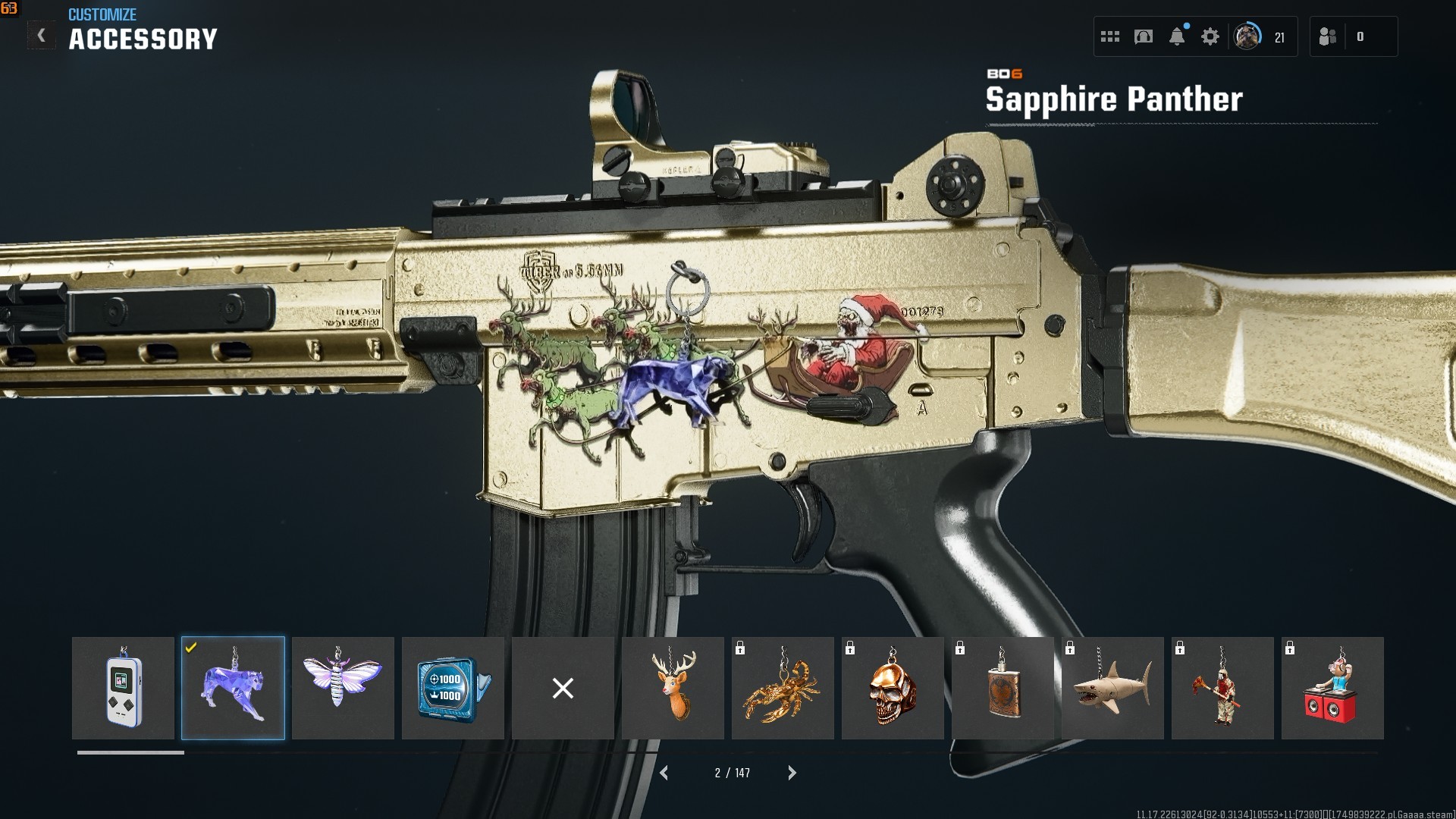Choose the purple moth charm
1456x819 pixels.
click(343, 688)
